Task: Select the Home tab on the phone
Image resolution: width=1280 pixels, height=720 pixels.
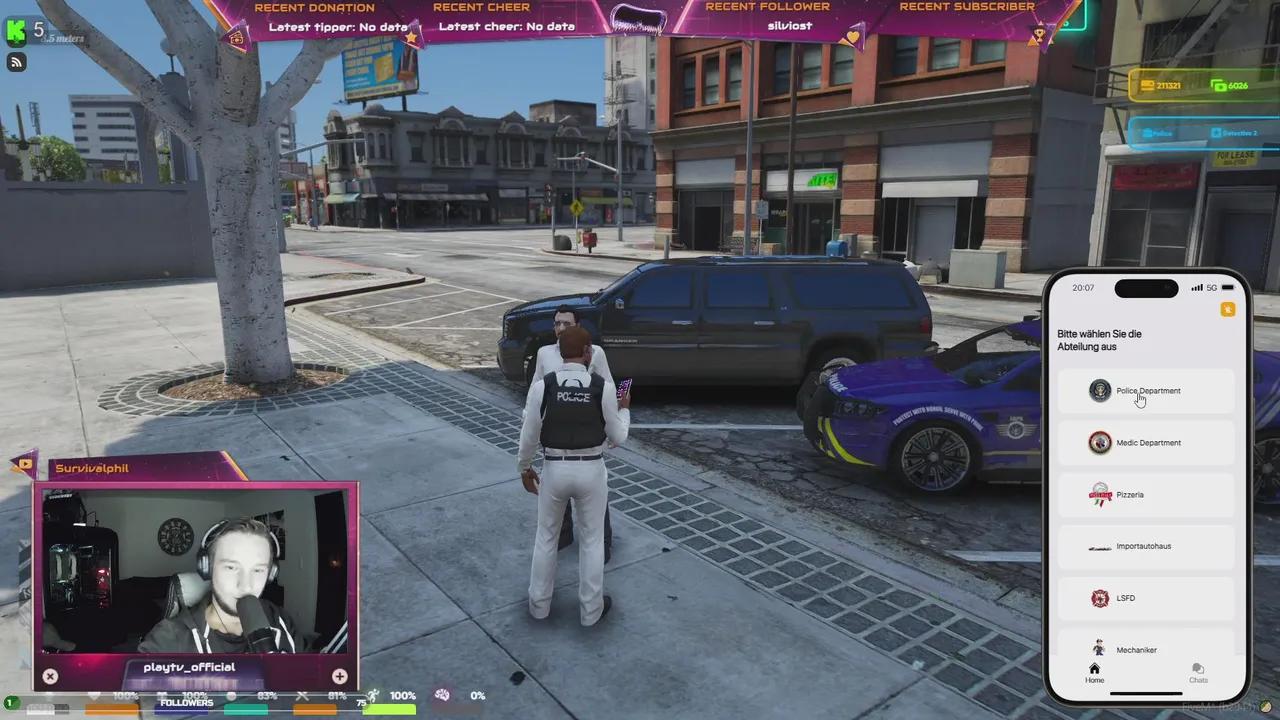Action: click(1094, 674)
